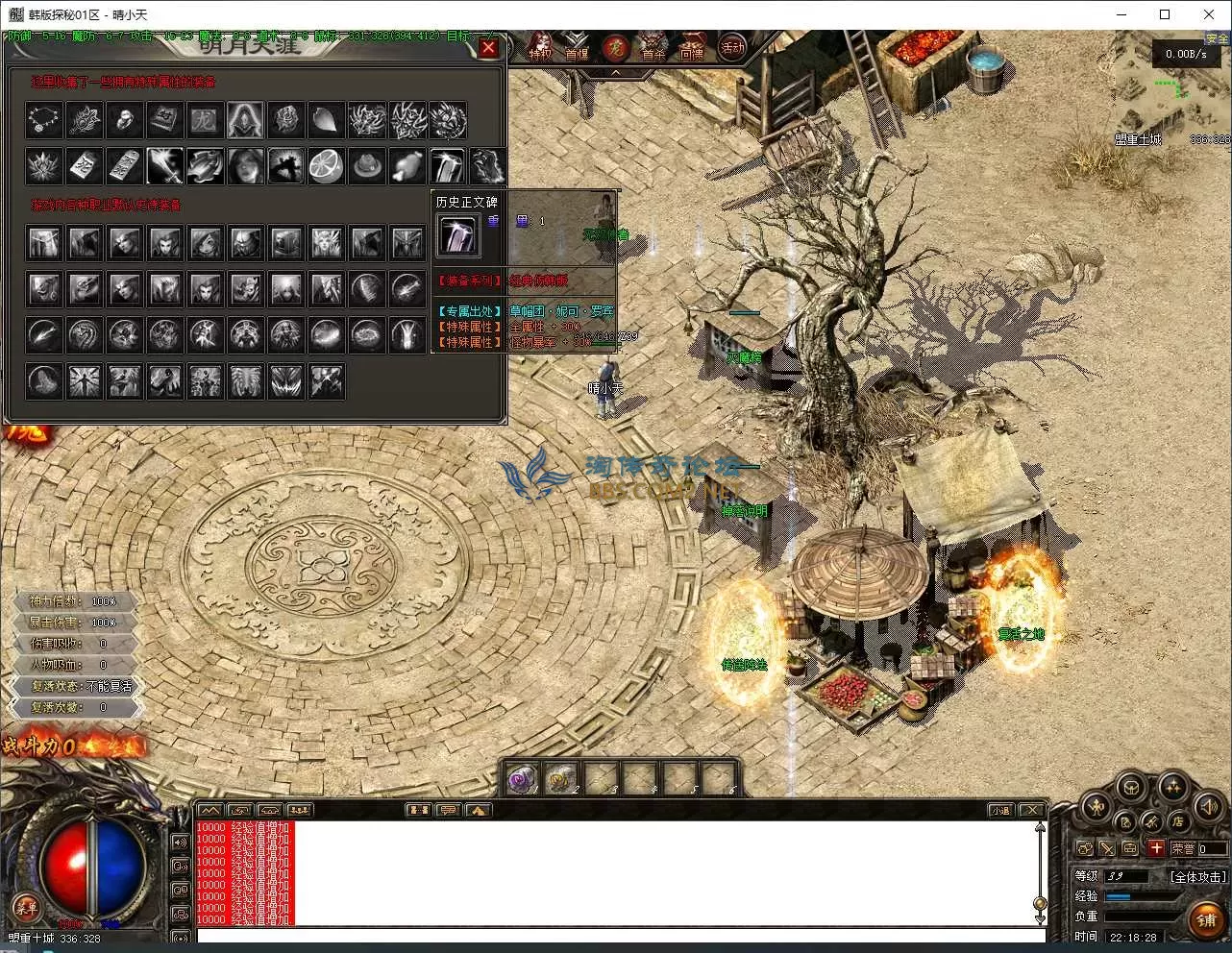Choose the orange slice item icon
This screenshot has width=1232, height=953.
click(327, 166)
